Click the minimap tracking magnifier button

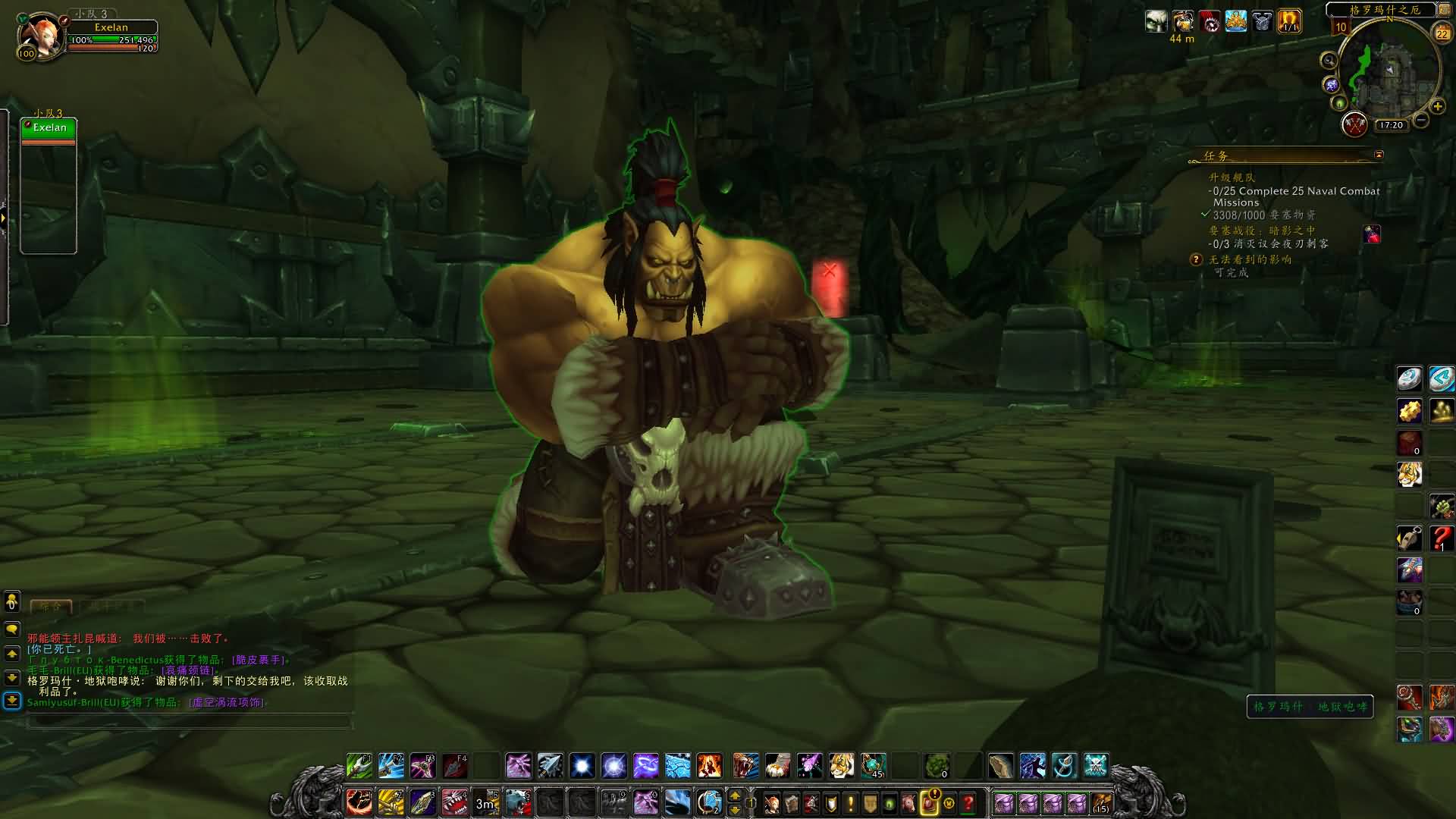[x=1329, y=61]
